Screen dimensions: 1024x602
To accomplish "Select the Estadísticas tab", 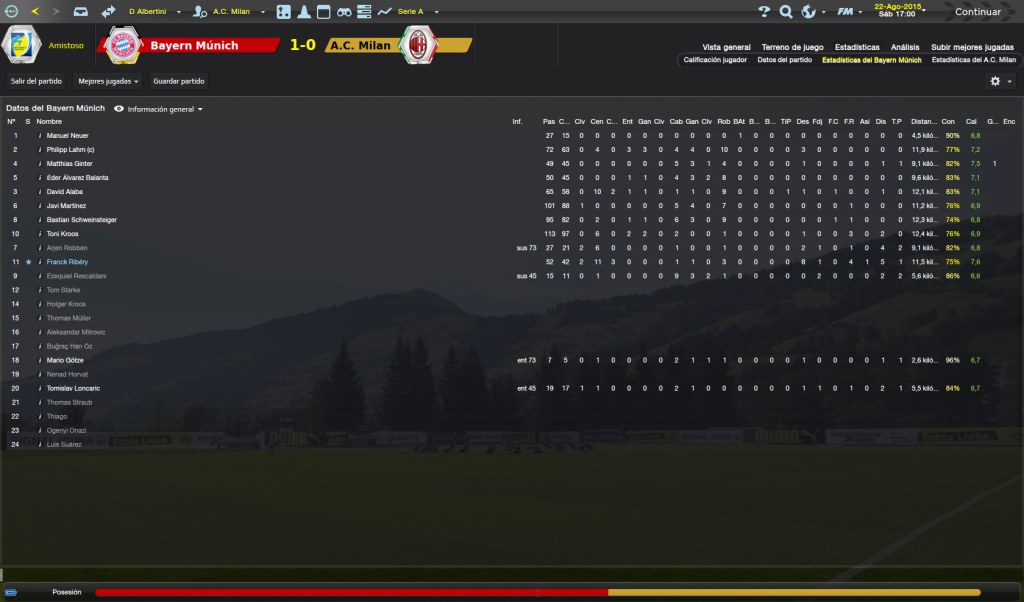I will click(857, 47).
